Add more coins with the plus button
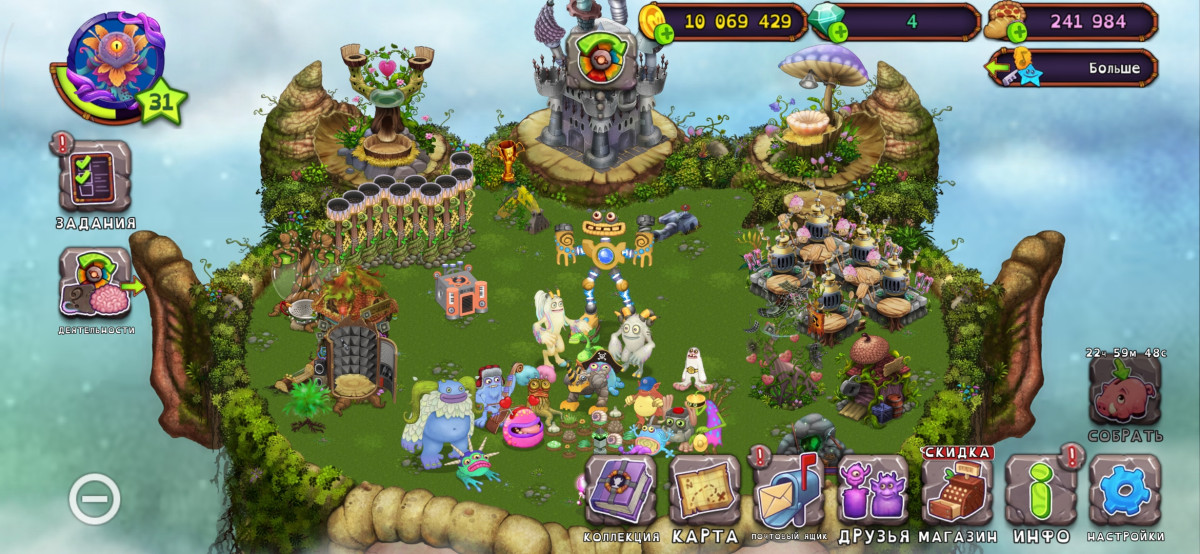The width and height of the screenshot is (1200, 554). [x=663, y=34]
